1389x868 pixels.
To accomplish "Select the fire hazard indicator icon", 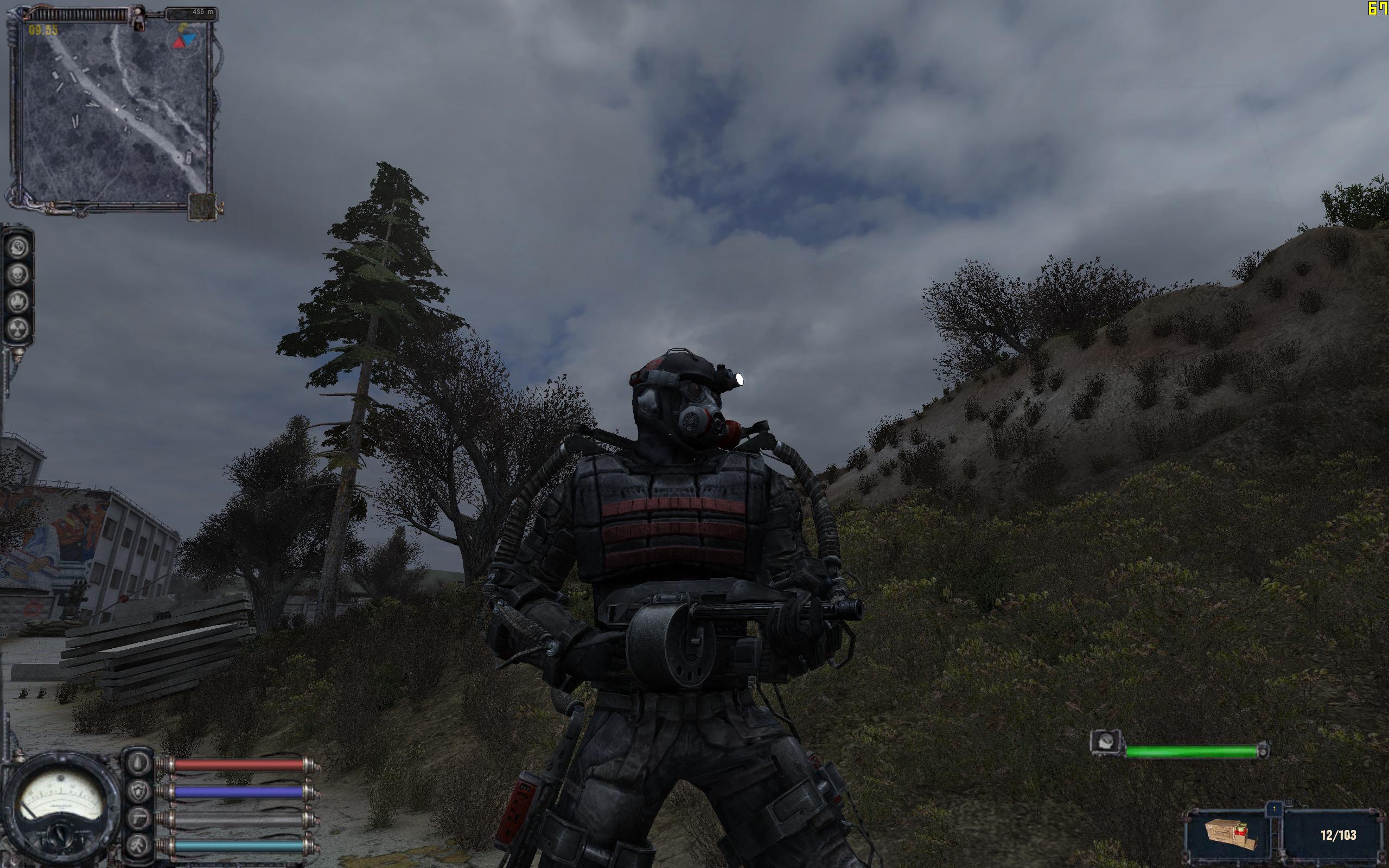I will coord(18,302).
